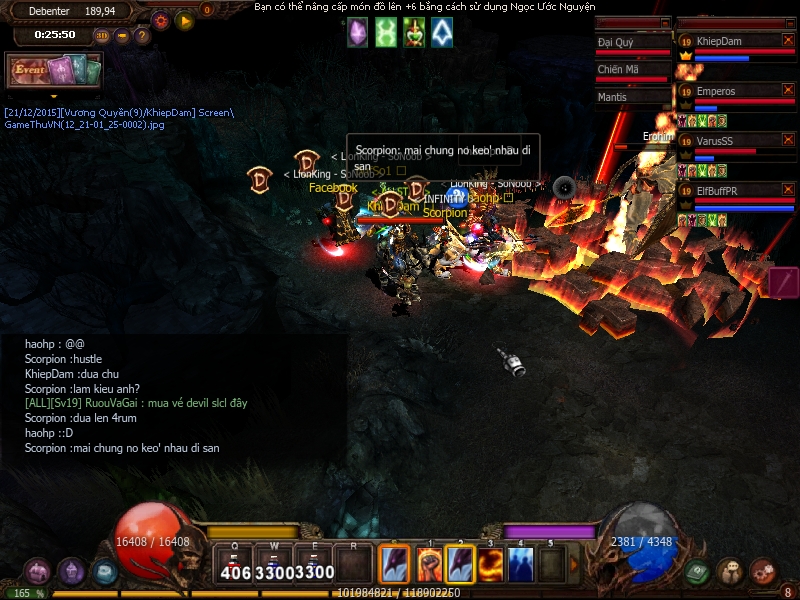
Task: Select the blue triangle buff icon
Action: [441, 33]
